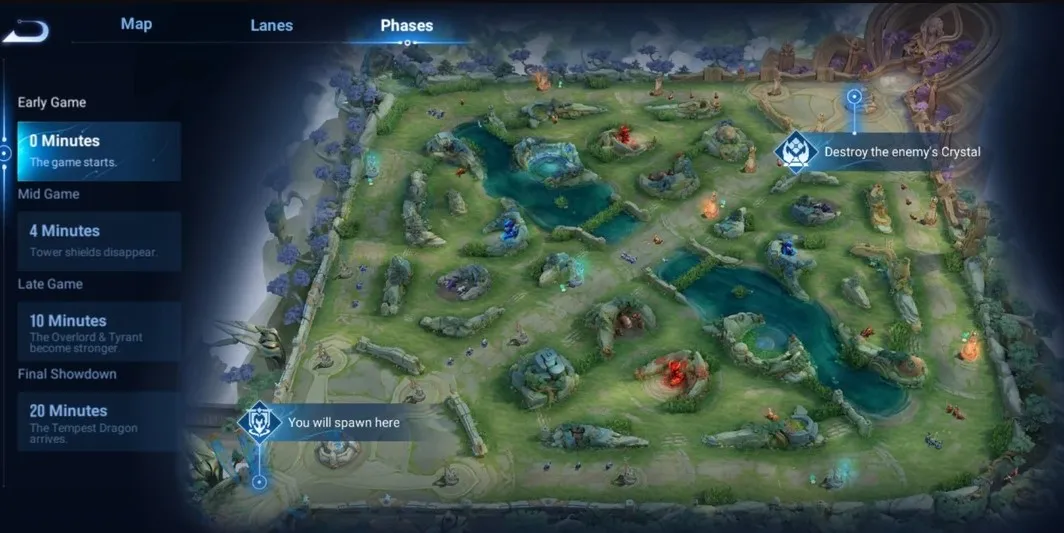Screen dimensions: 1064x533
Task: Select the Phases tab
Action: click(407, 26)
